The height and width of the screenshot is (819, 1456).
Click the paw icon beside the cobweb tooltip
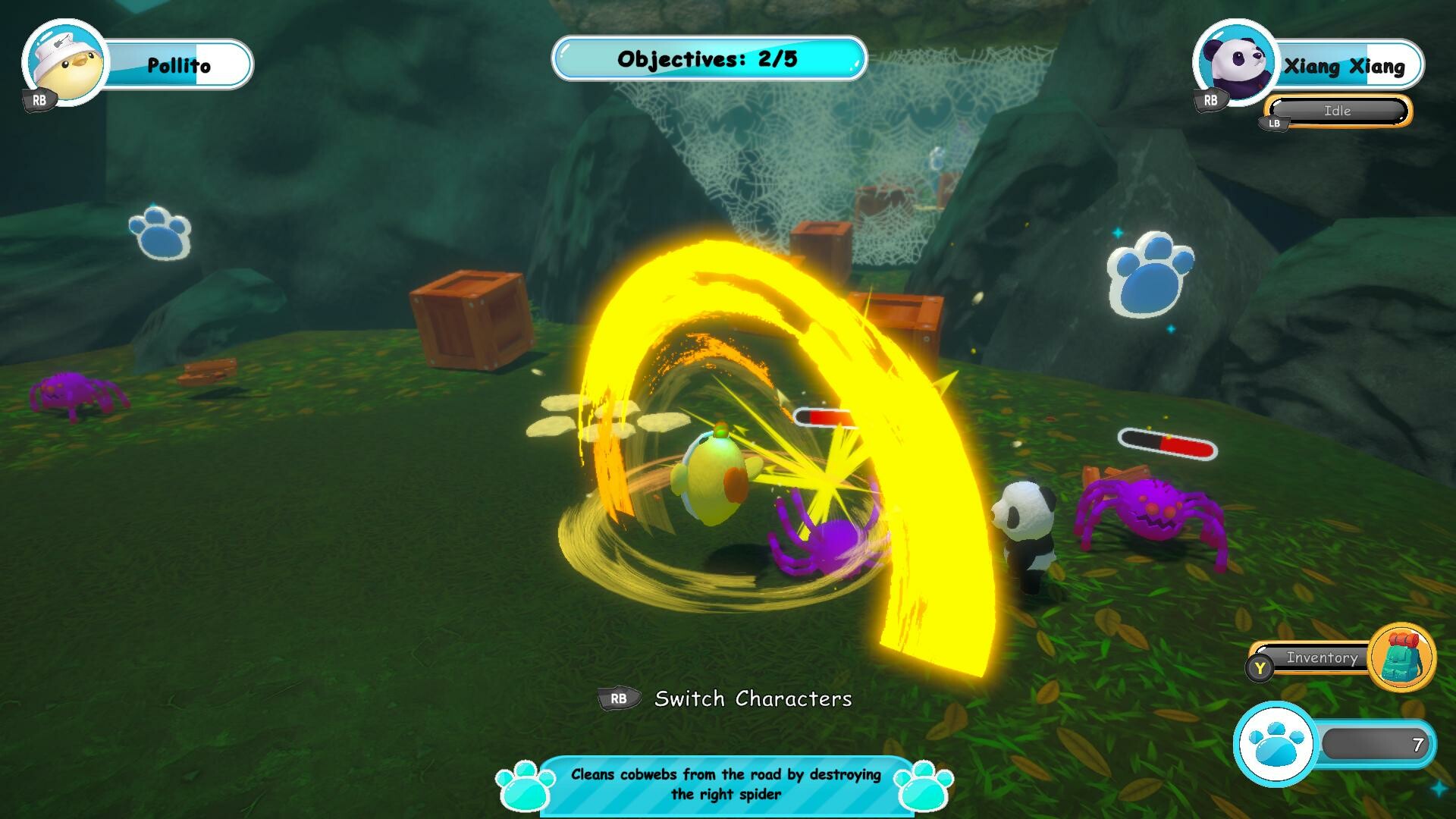(523, 786)
